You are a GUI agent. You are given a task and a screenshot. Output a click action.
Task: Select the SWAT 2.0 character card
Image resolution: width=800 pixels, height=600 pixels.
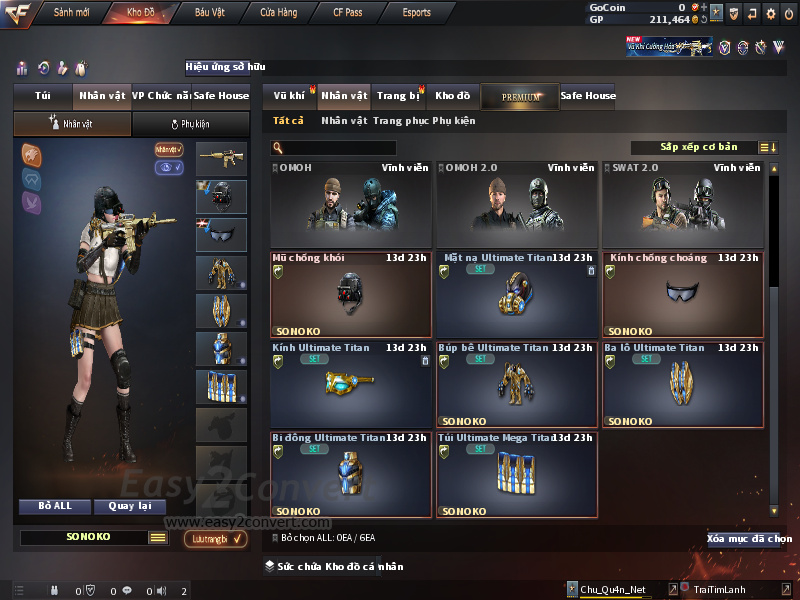(683, 205)
